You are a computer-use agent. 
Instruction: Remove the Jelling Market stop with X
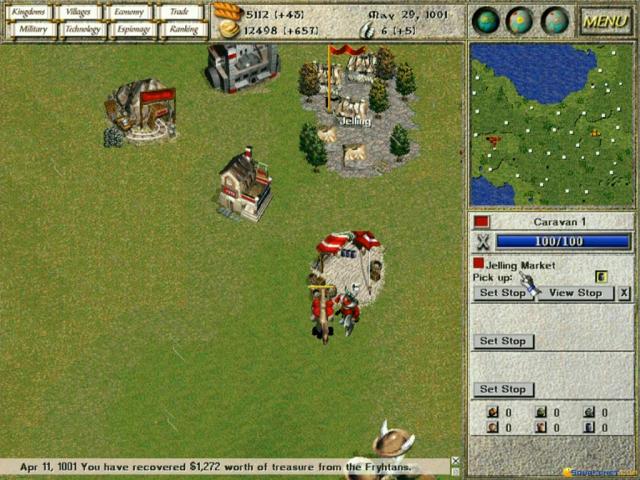624,293
